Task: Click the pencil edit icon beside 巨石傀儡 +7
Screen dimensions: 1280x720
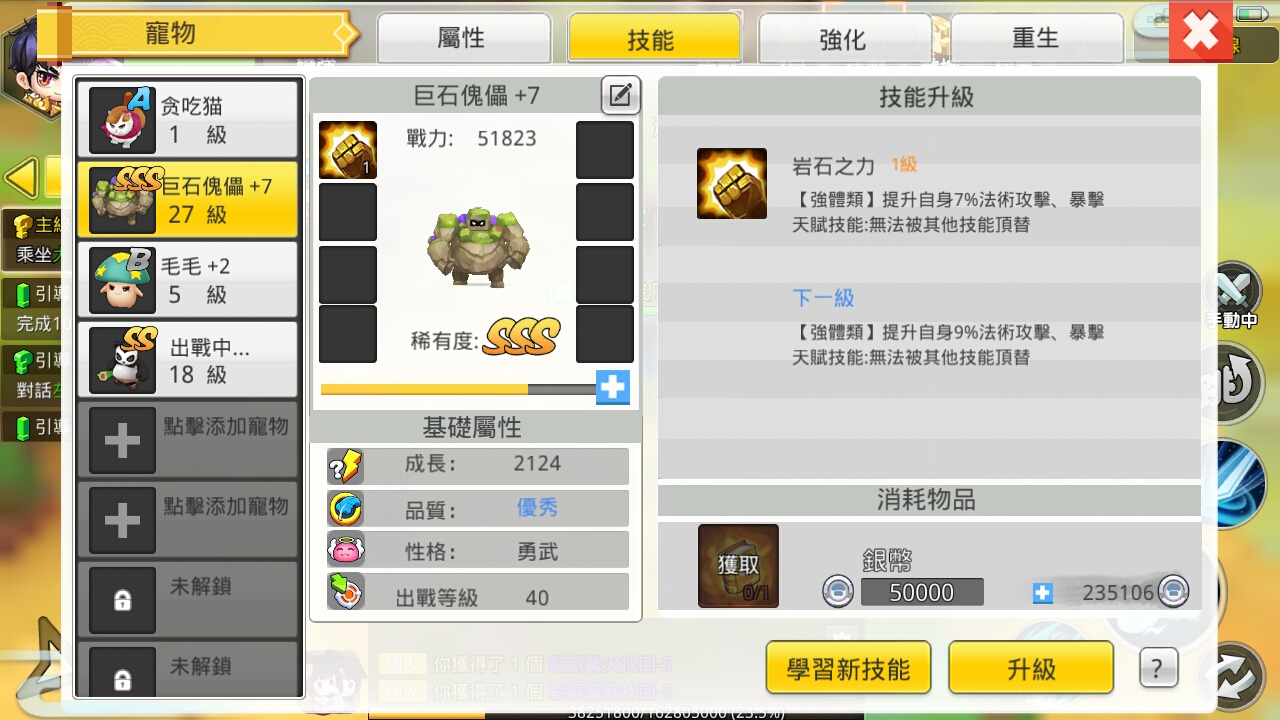Action: tap(620, 95)
